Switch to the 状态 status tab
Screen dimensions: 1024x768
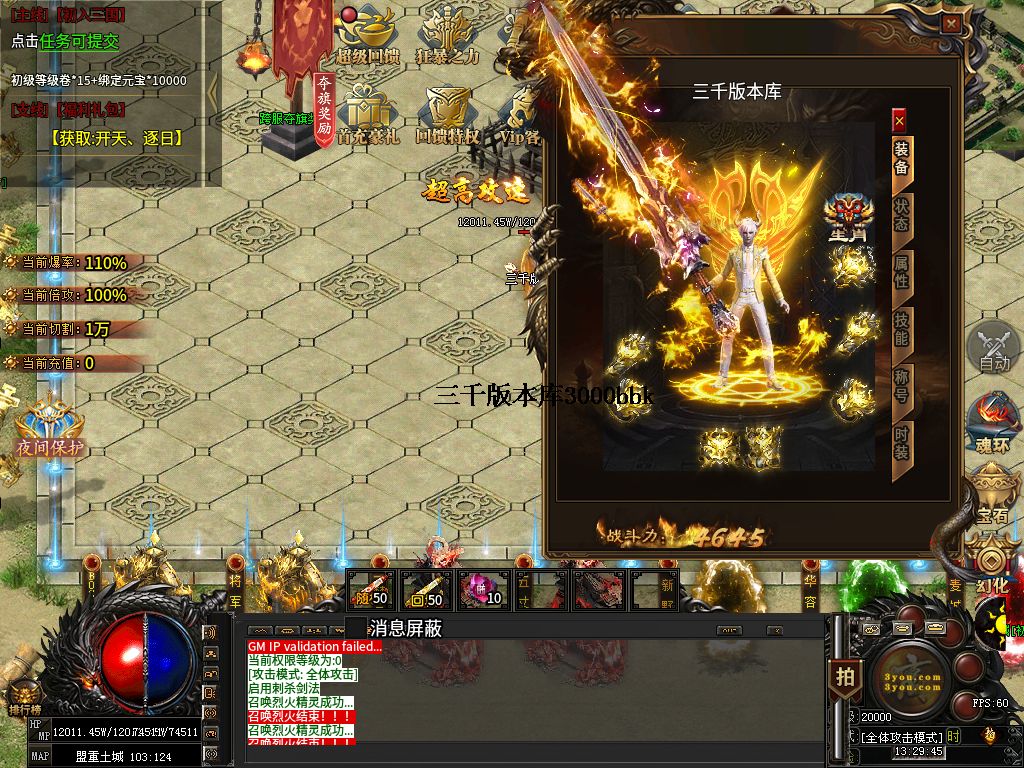tap(901, 214)
